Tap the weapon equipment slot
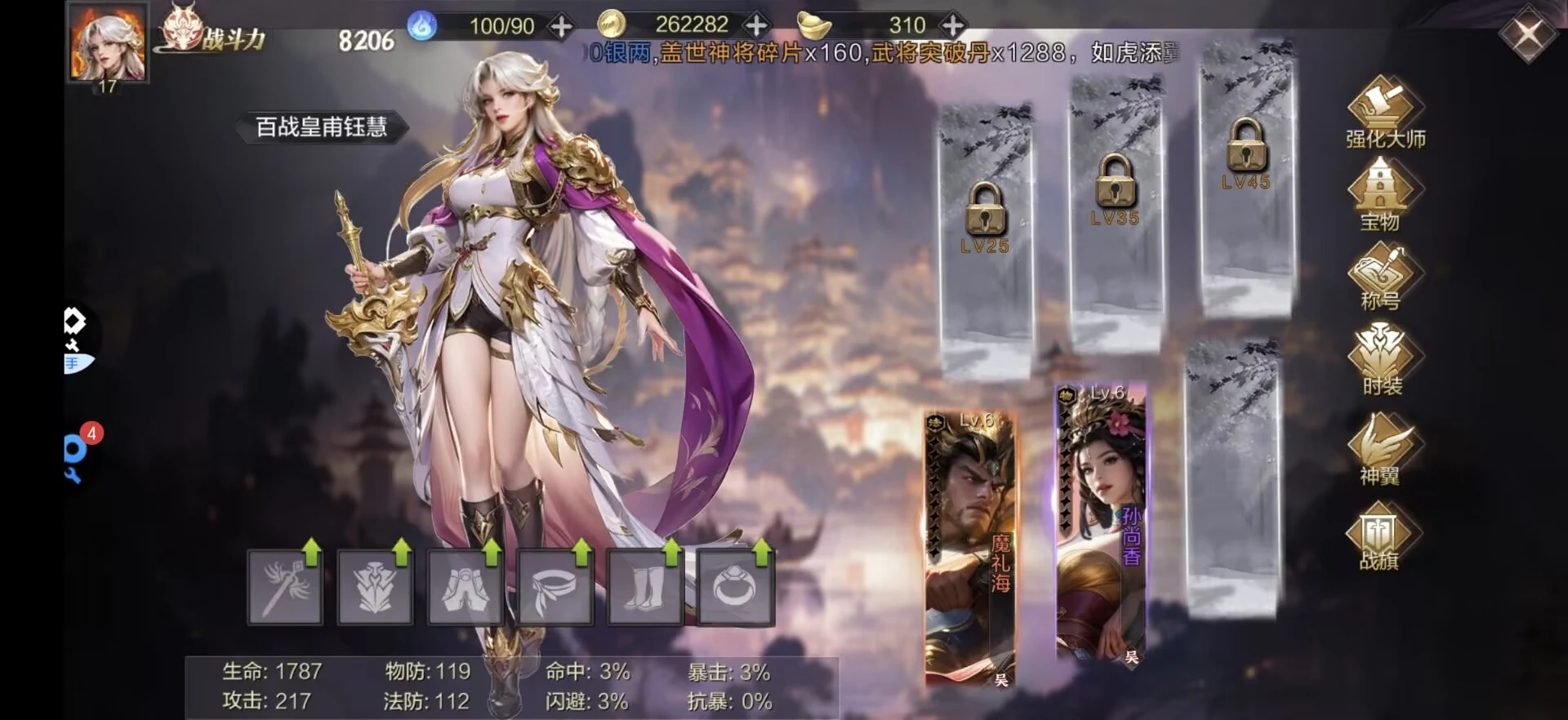Screen dimensions: 1568x720 [x=285, y=587]
